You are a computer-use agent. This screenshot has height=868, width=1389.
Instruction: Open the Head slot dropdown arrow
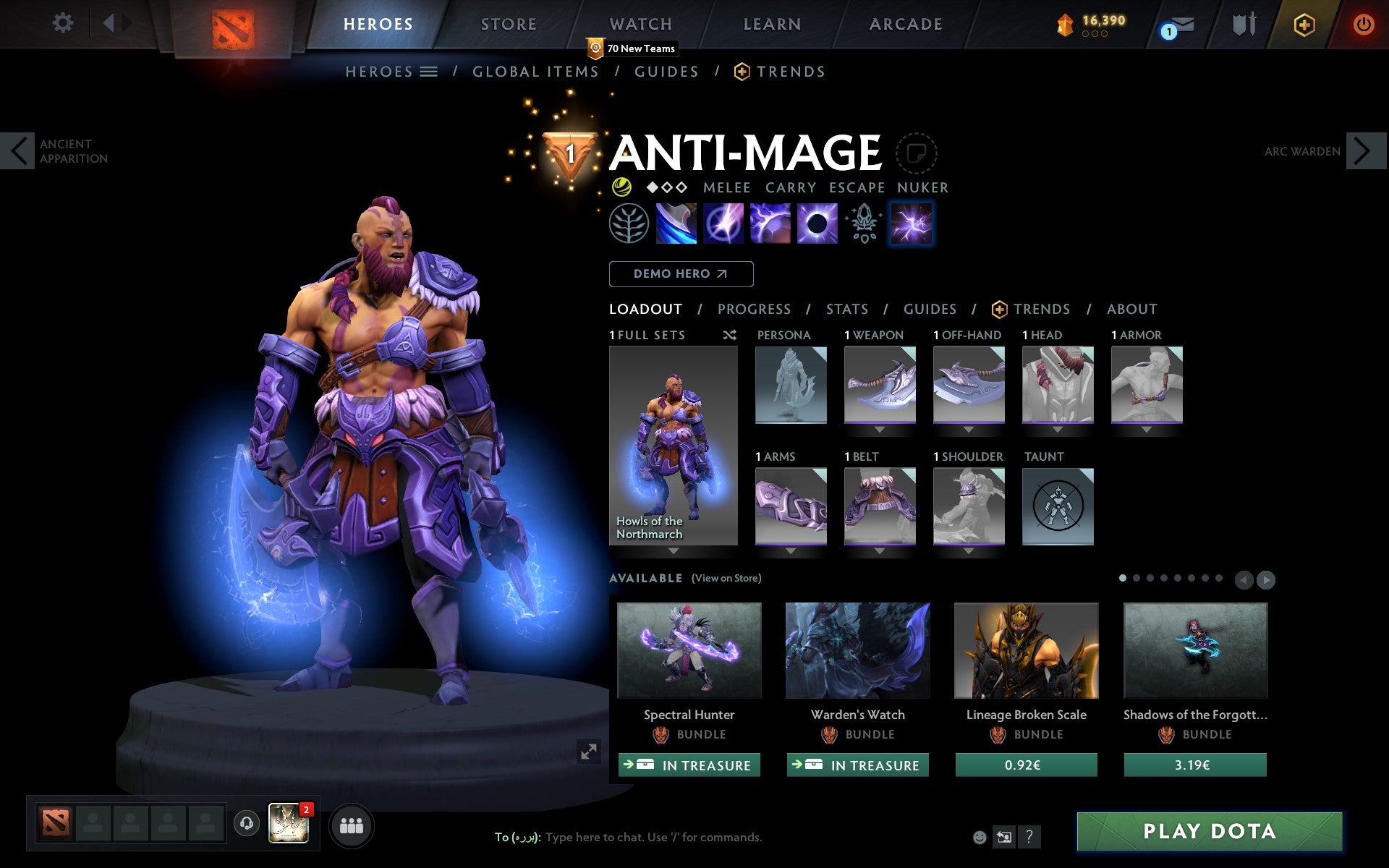(x=1058, y=428)
